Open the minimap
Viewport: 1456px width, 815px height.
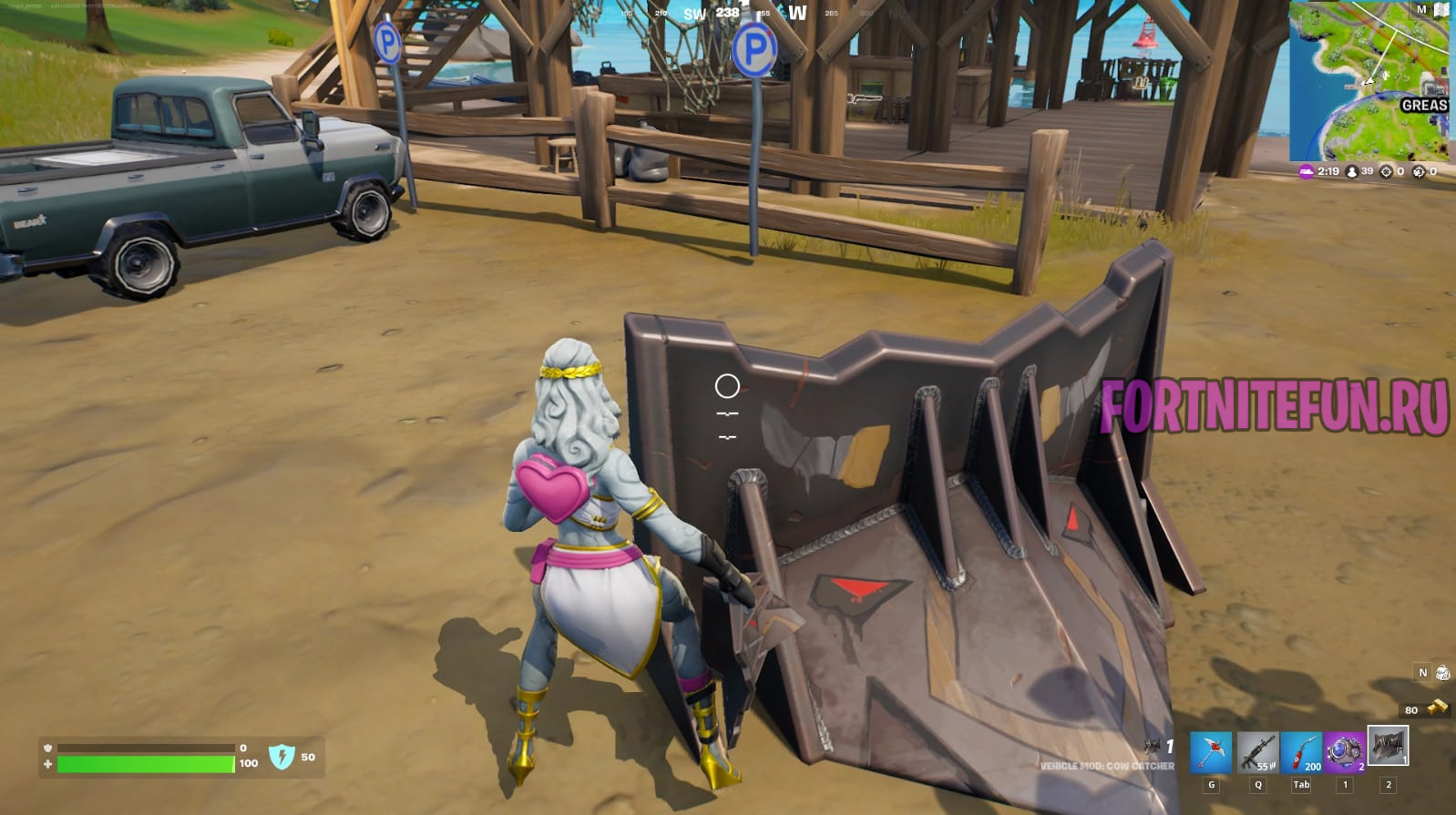tap(1369, 82)
